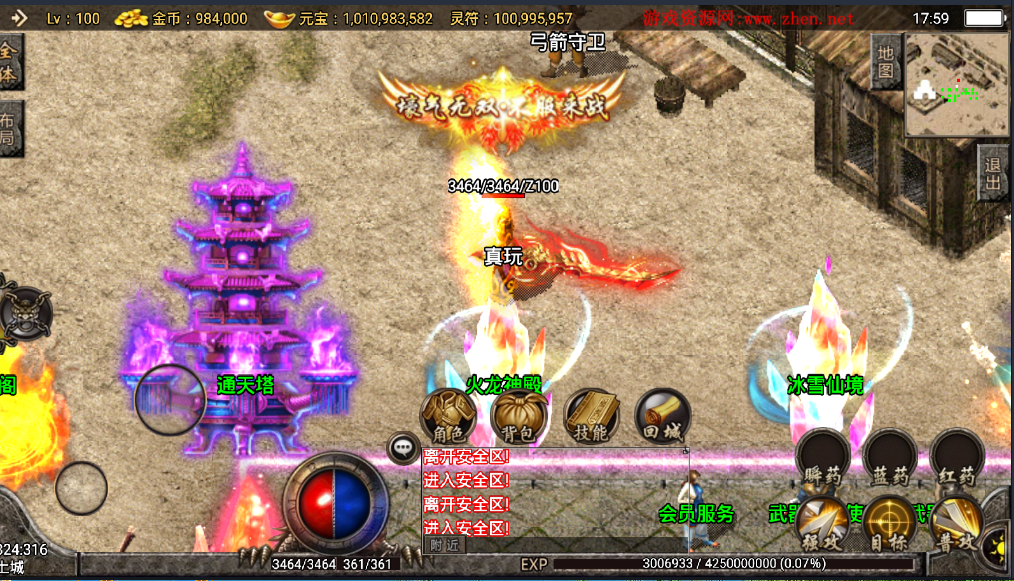Screen dimensions: 1014x581
Task: Tap the virtual joystick circle
Action: point(170,399)
